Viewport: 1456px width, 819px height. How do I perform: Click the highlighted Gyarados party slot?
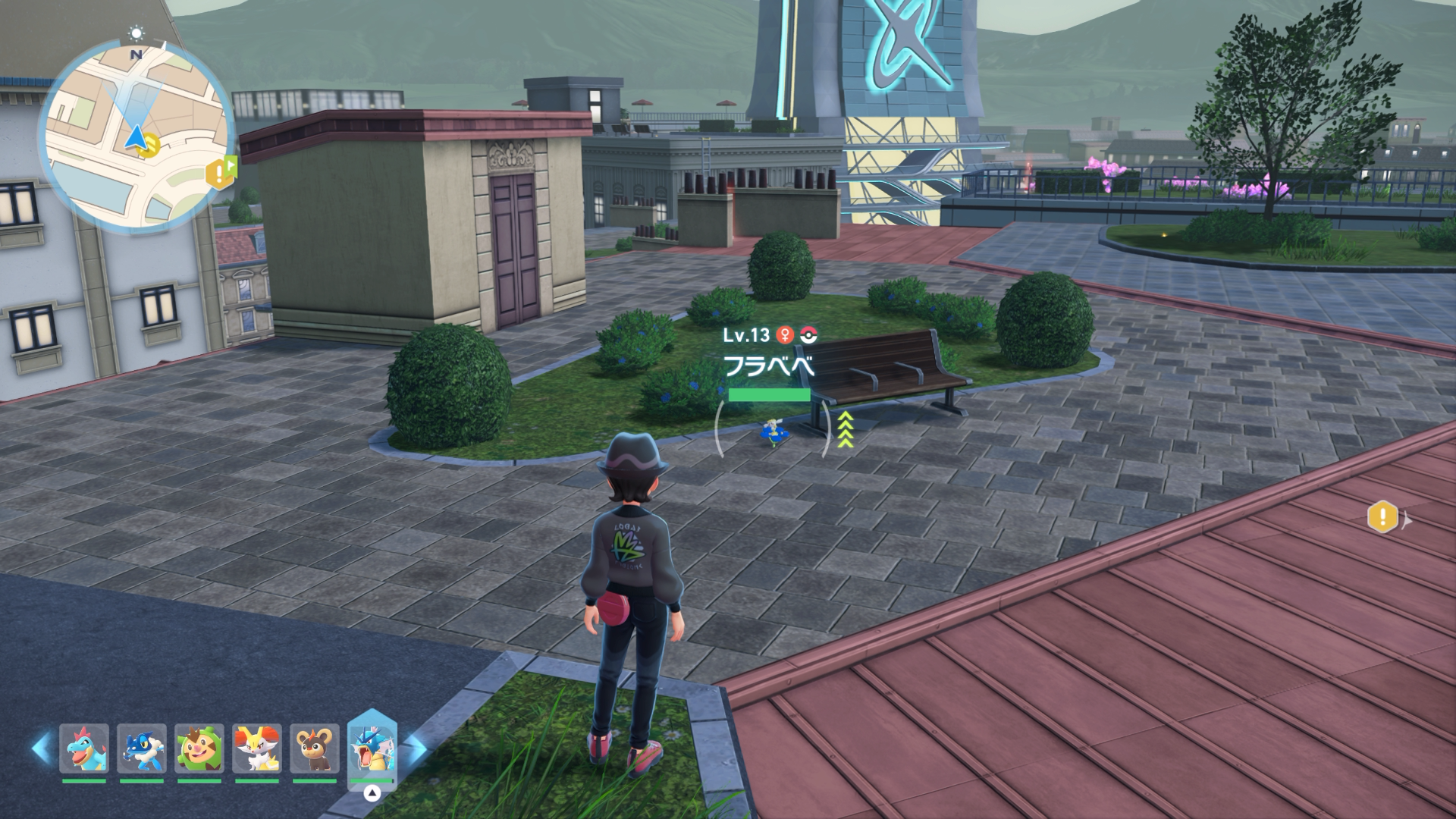[372, 748]
